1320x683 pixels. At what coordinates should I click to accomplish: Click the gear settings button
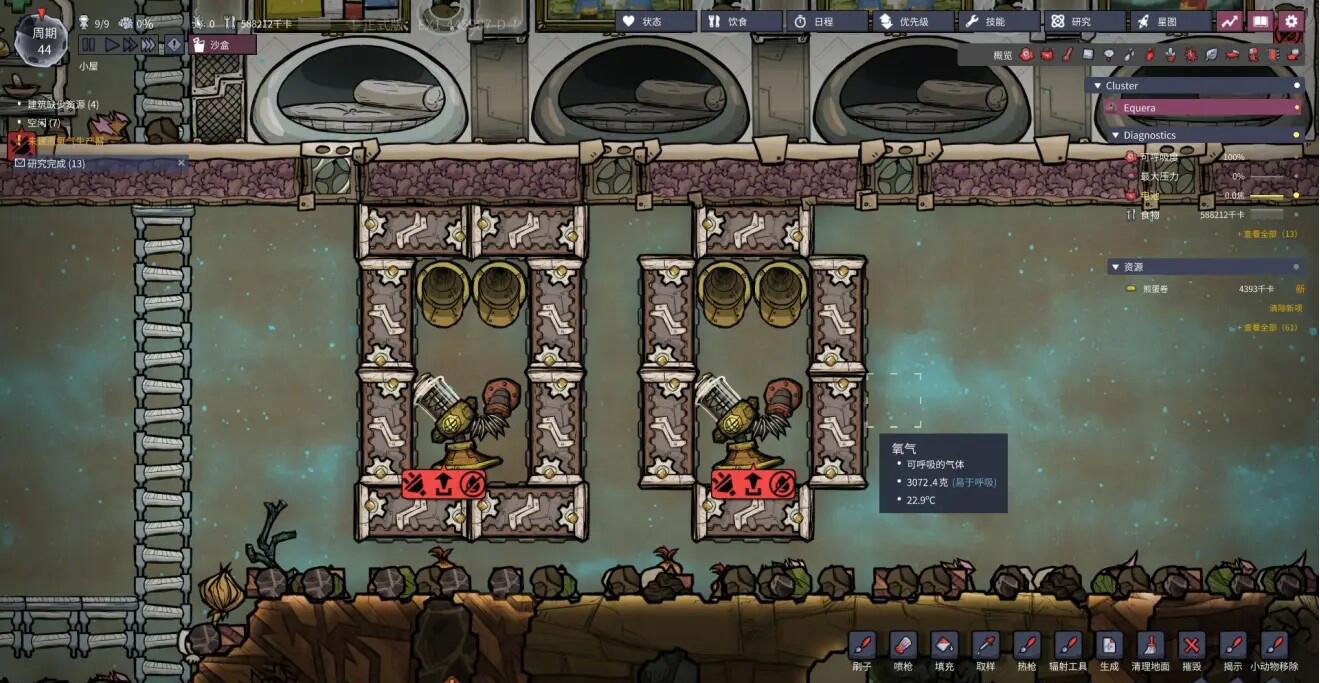click(1292, 21)
